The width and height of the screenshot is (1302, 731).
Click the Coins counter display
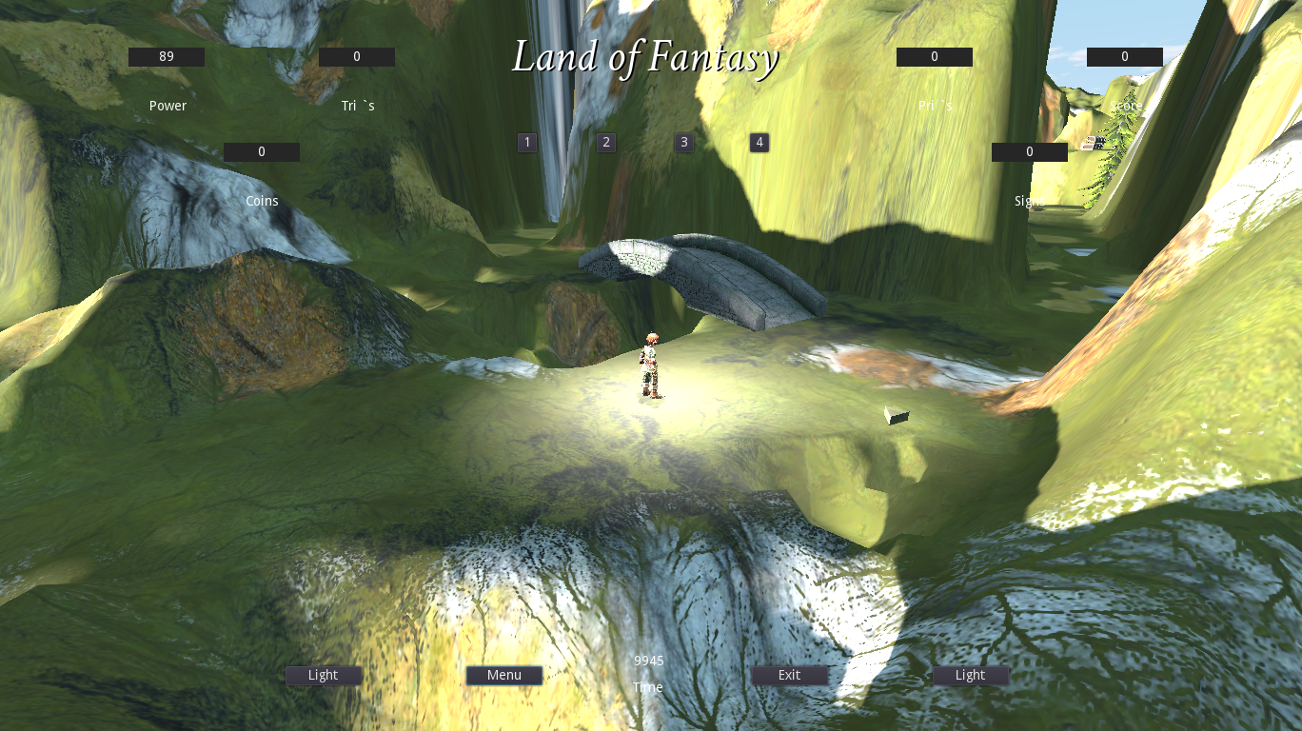point(262,151)
